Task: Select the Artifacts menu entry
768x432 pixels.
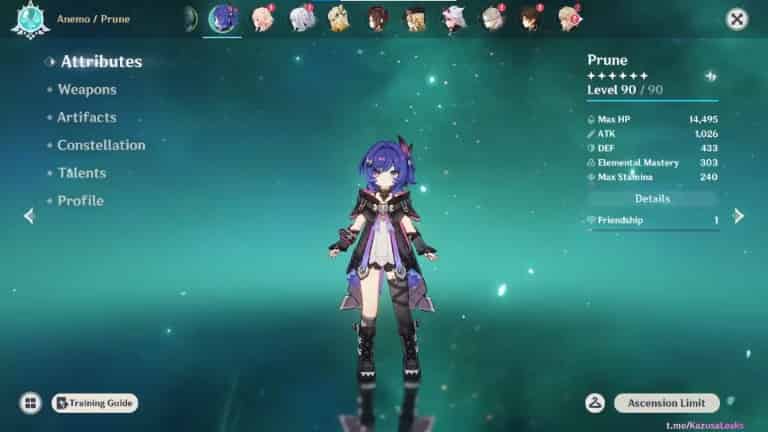Action: (x=86, y=118)
